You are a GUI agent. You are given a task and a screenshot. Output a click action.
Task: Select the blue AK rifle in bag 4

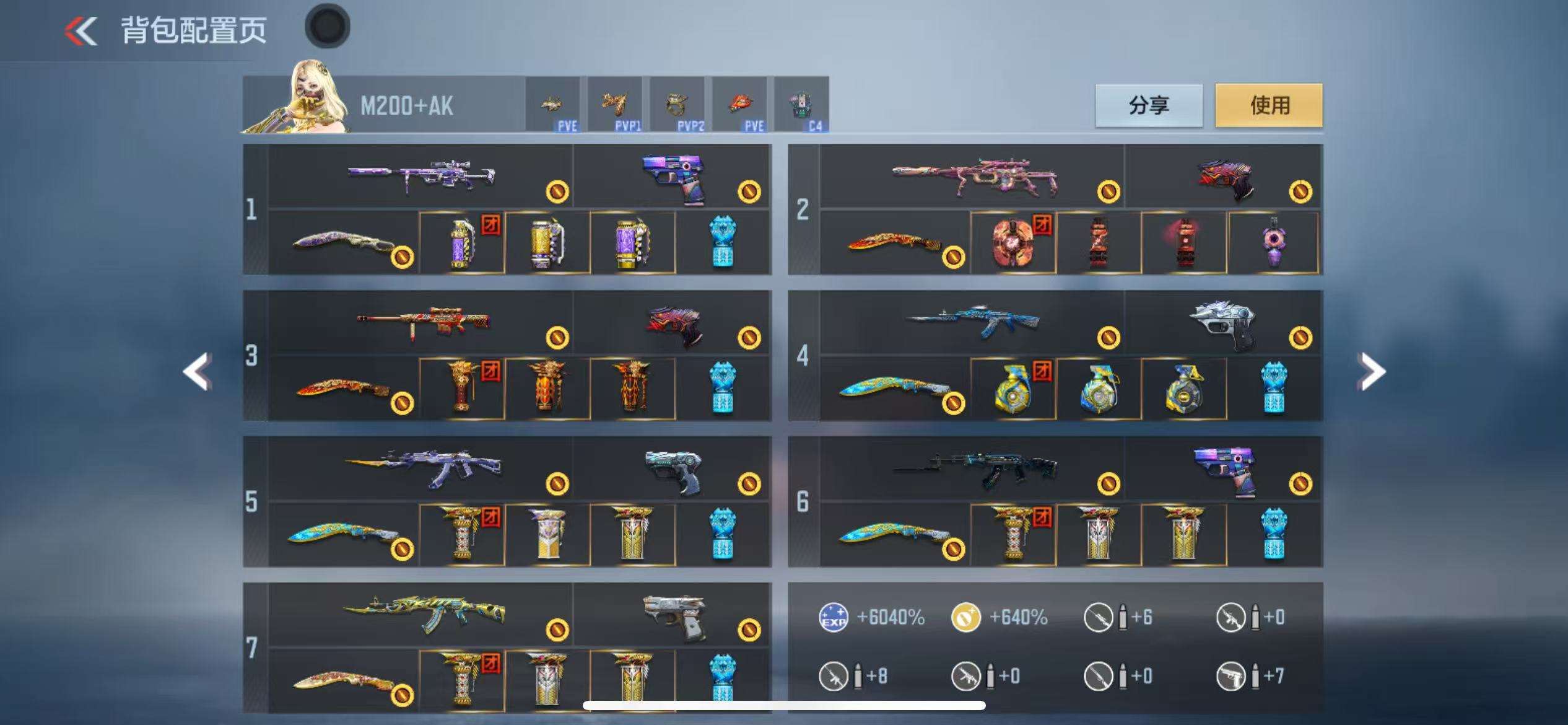click(972, 322)
